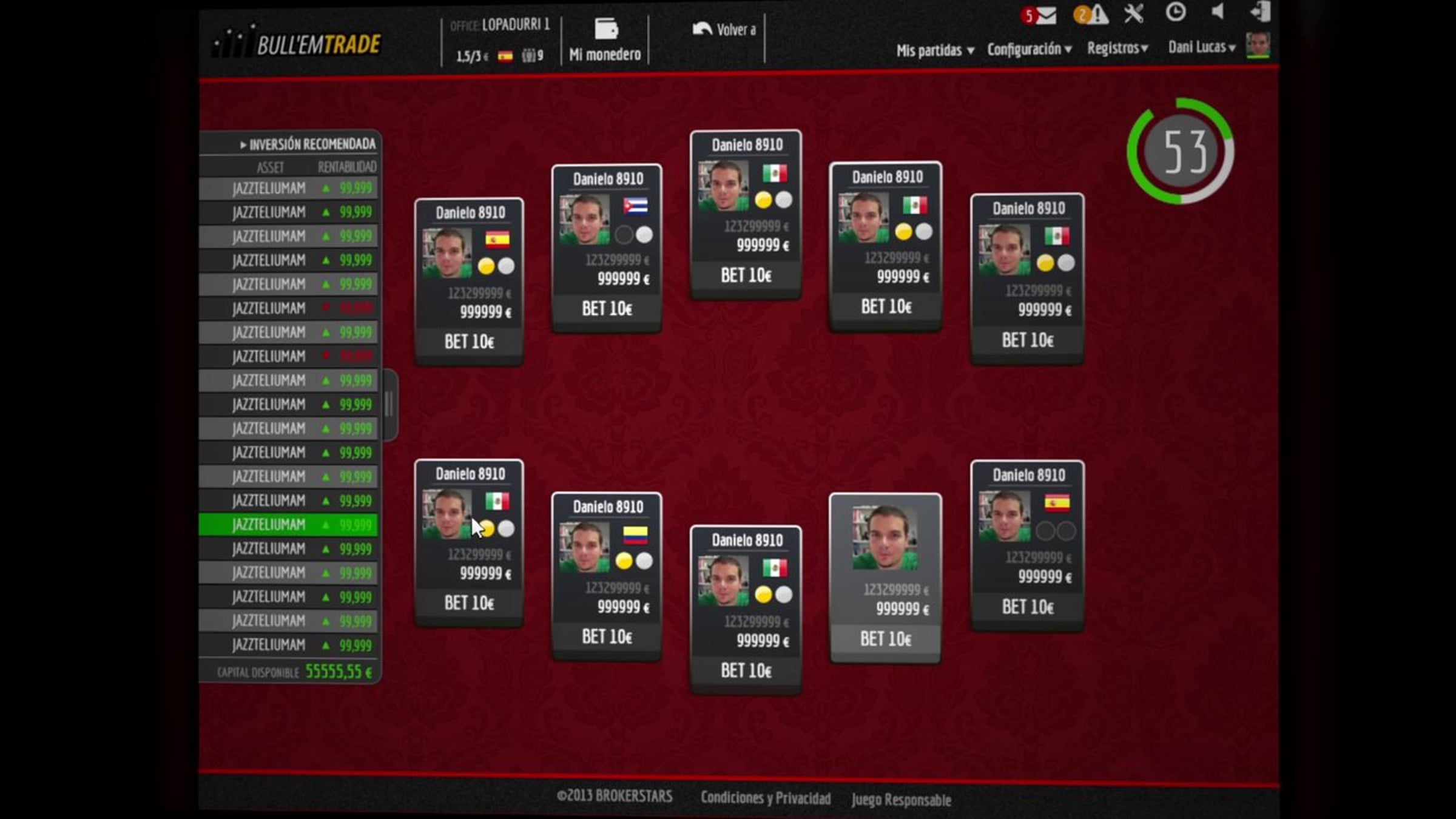This screenshot has width=1456, height=819.
Task: View the warning alerts icon
Action: (x=1097, y=15)
